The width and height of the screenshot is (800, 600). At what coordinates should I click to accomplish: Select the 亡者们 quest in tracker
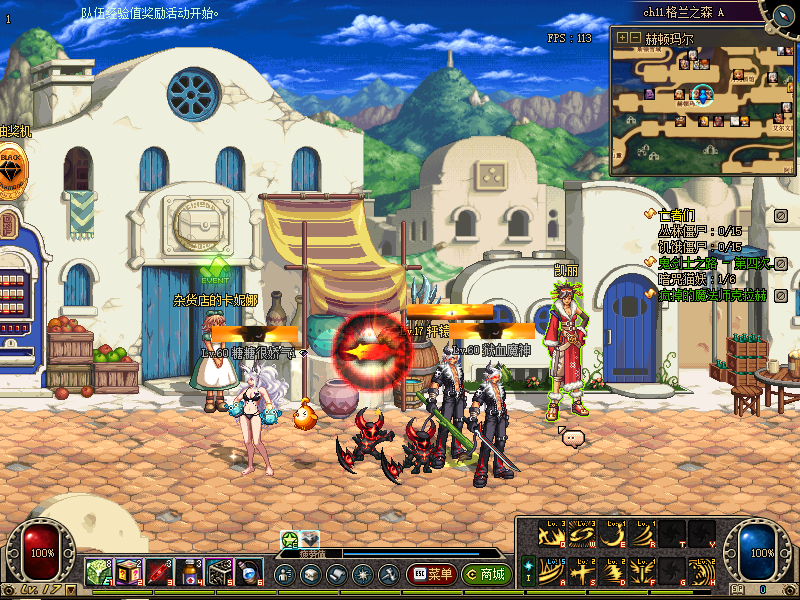point(675,214)
